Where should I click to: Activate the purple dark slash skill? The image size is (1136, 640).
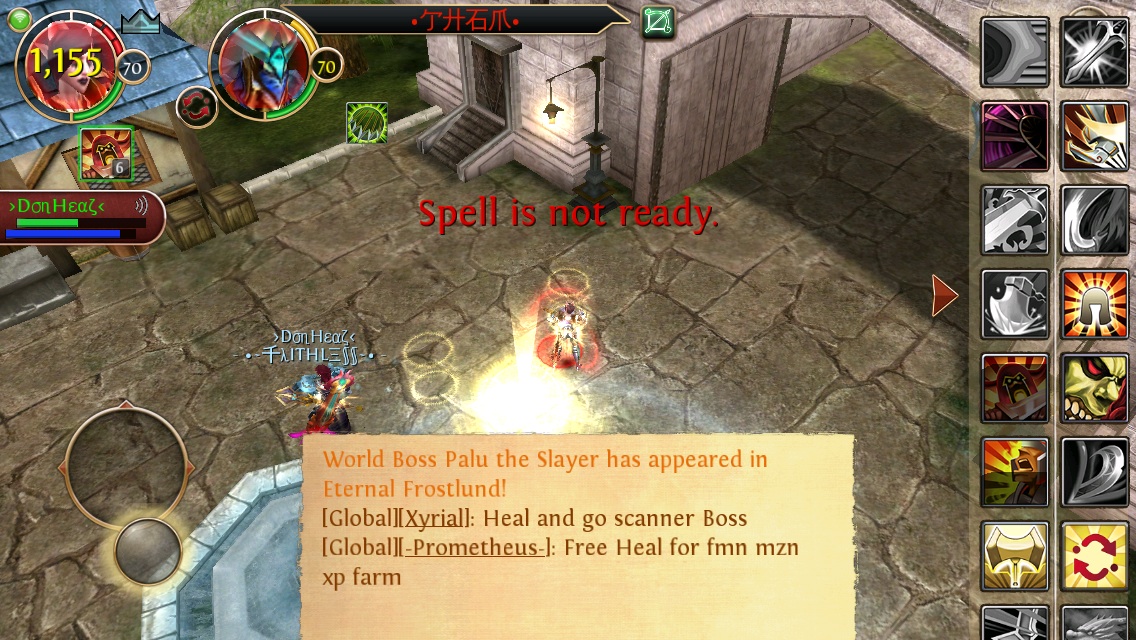[x=1015, y=135]
